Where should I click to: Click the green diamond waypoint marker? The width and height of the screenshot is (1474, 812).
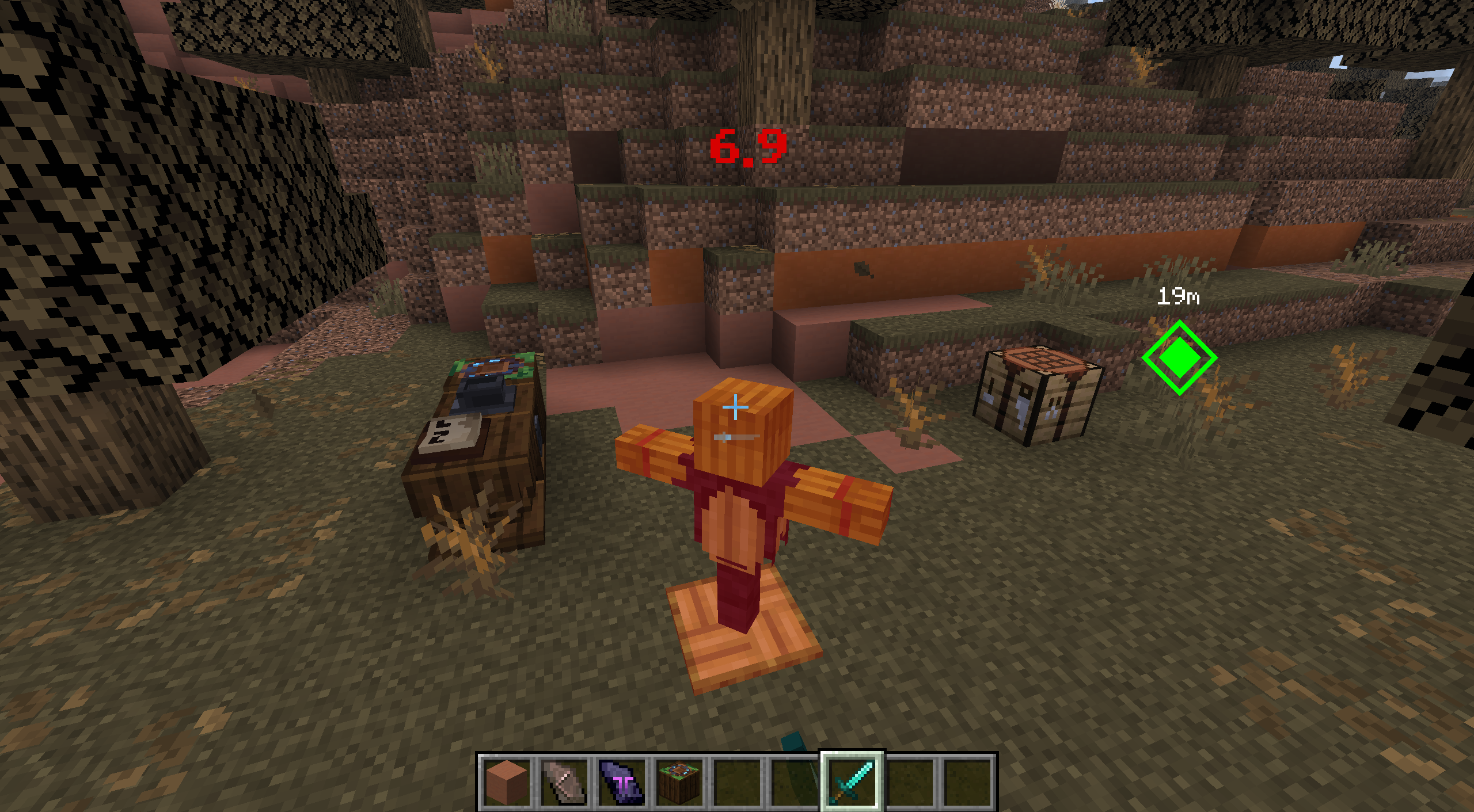1179,357
